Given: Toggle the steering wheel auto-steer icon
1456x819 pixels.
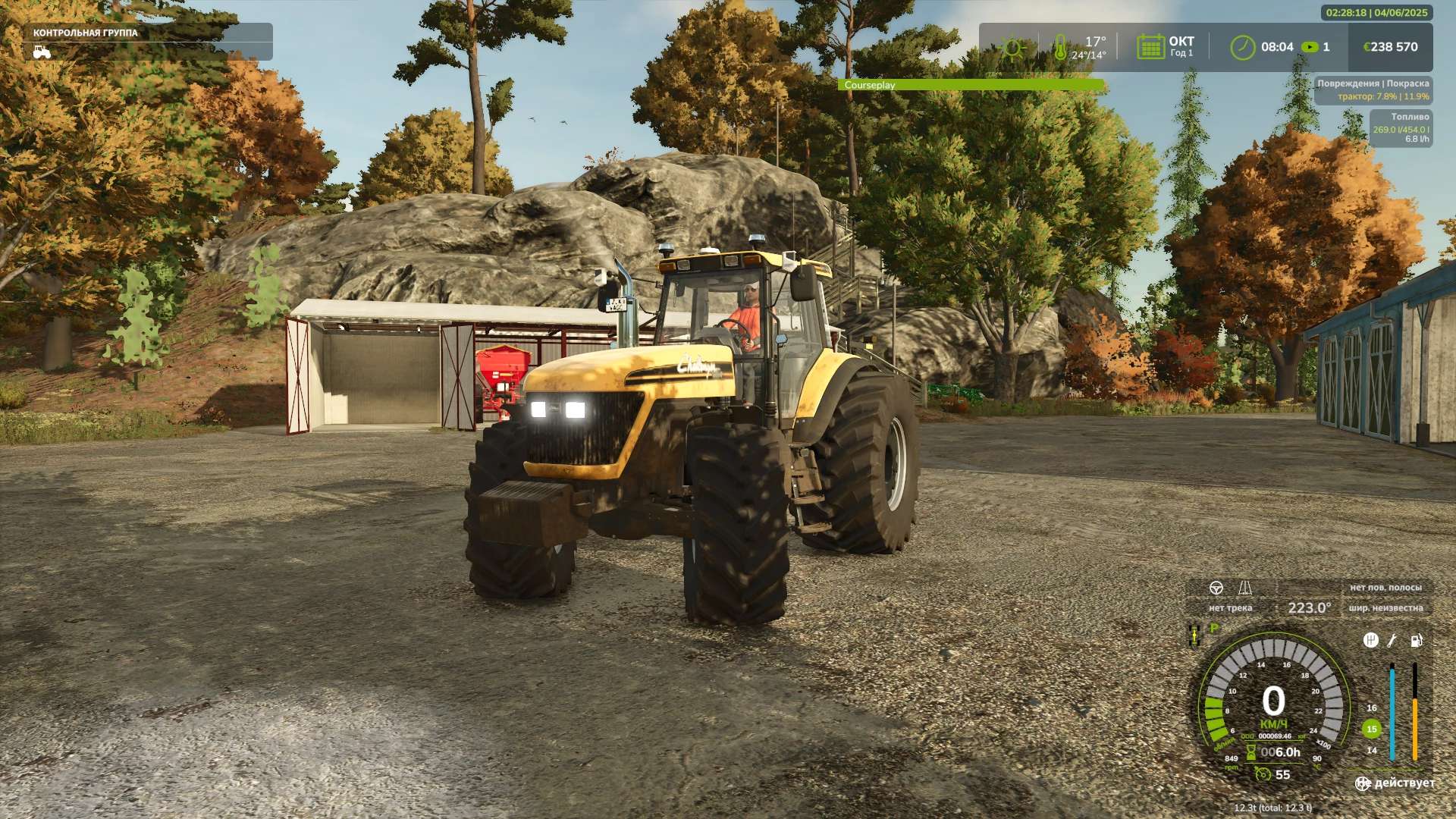Looking at the screenshot, I should coord(1216,588).
